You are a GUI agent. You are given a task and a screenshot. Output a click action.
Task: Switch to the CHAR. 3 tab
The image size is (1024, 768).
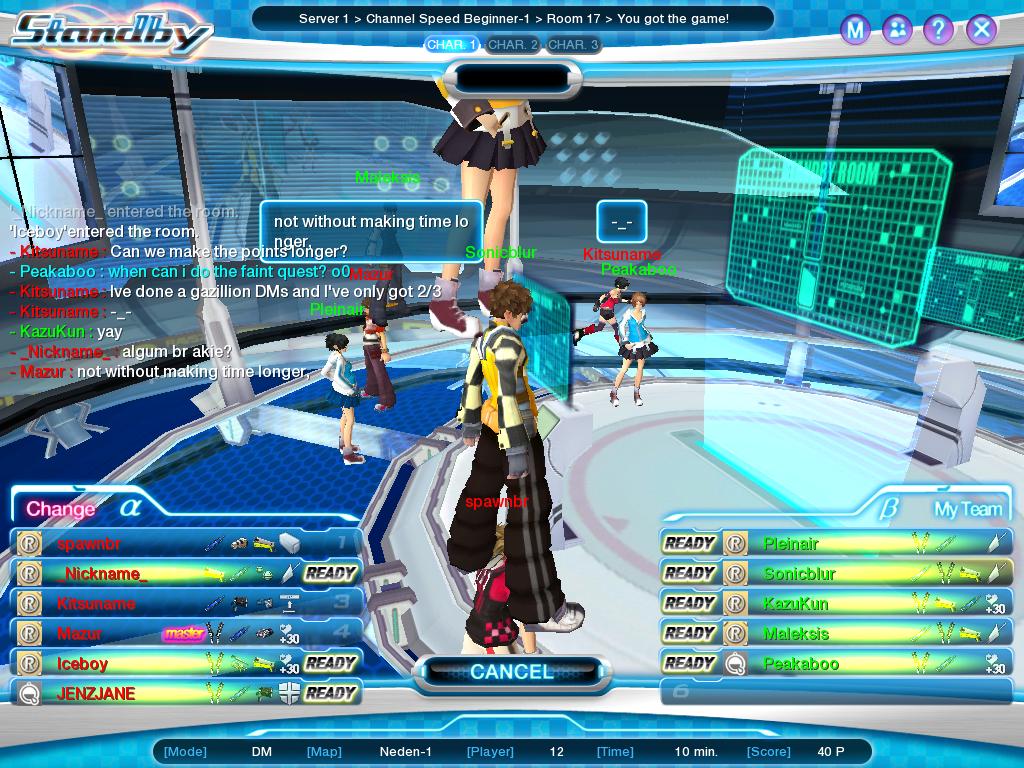(x=573, y=45)
